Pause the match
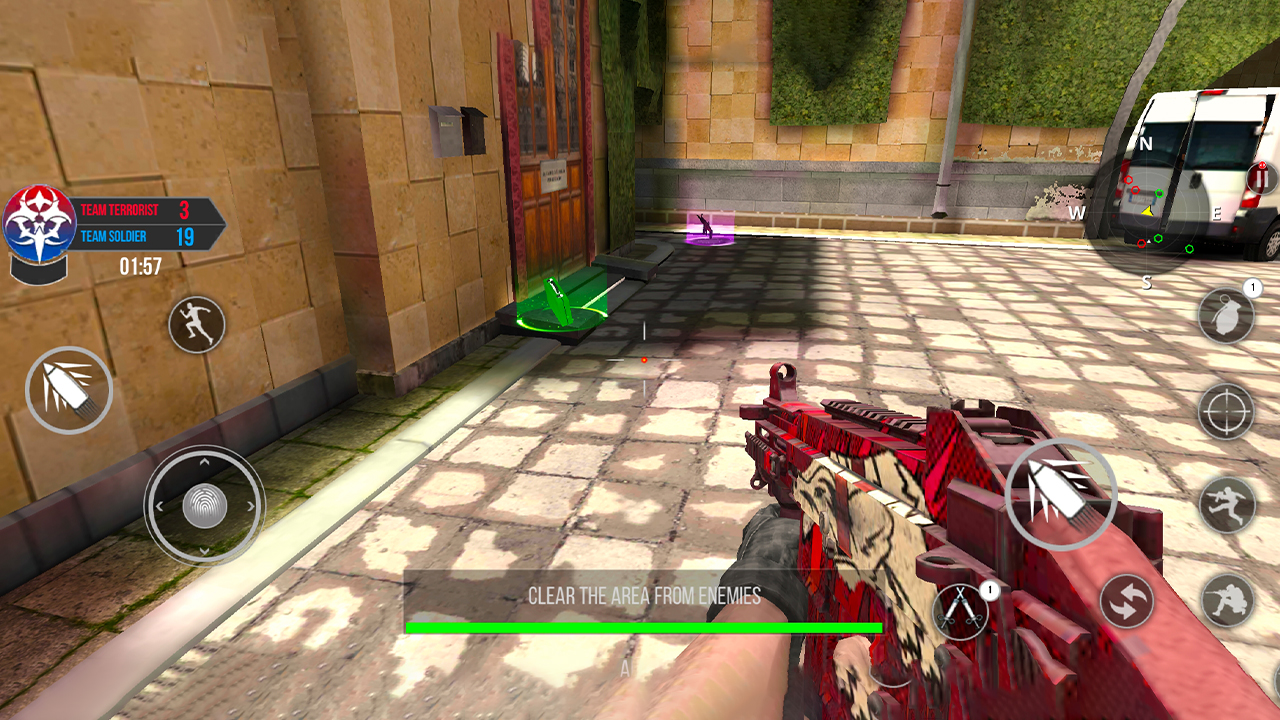The image size is (1280, 720). (1262, 179)
